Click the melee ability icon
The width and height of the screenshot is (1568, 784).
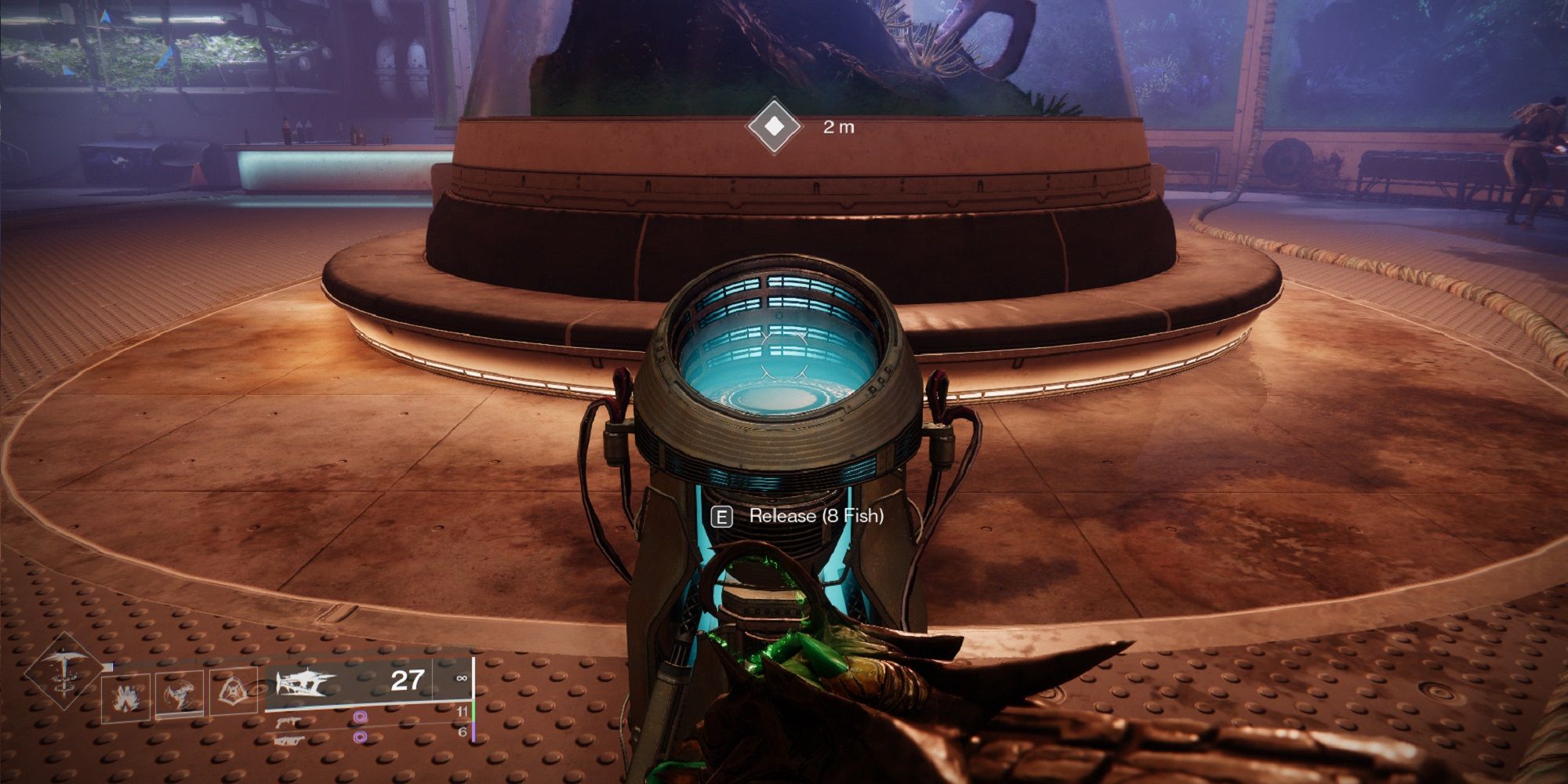click(178, 692)
